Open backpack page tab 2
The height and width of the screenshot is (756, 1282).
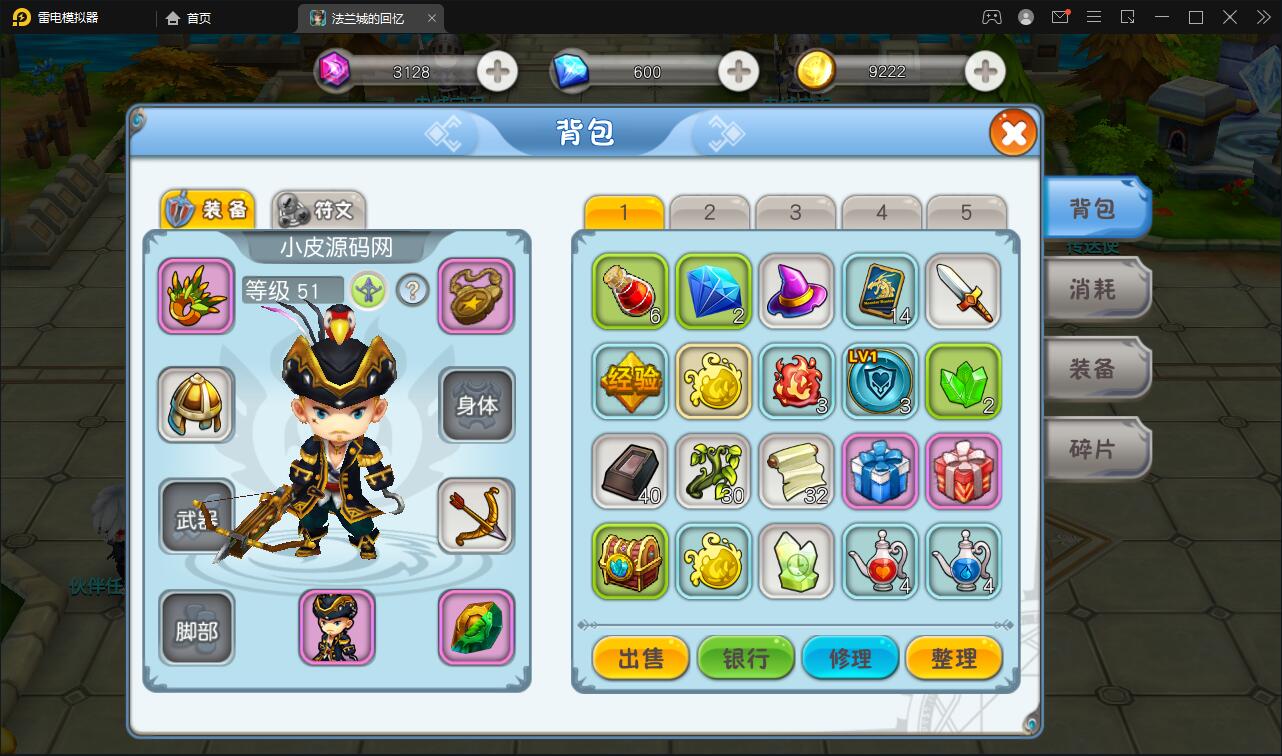(x=709, y=211)
